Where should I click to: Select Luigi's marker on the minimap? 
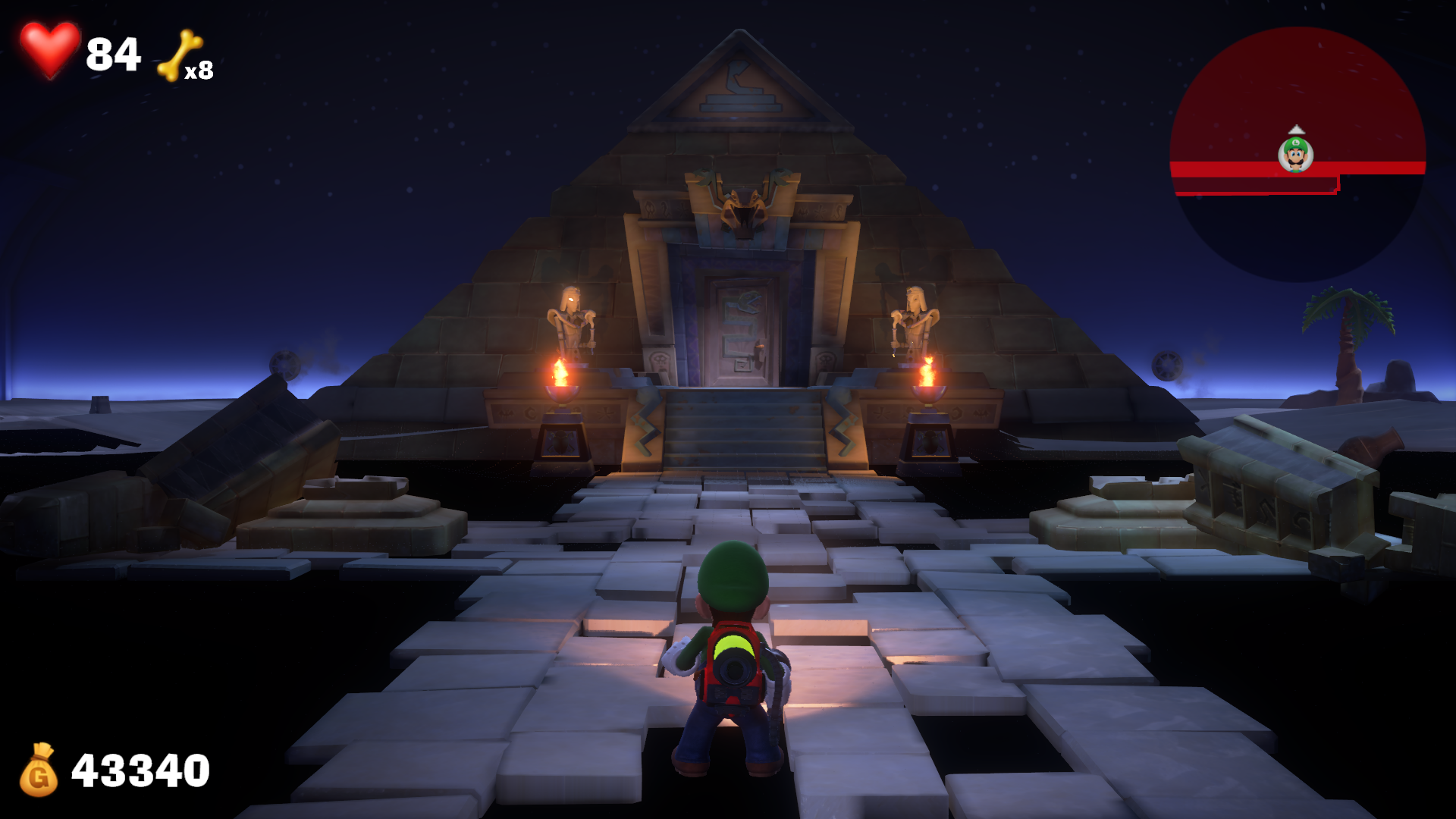pyautogui.click(x=1295, y=155)
